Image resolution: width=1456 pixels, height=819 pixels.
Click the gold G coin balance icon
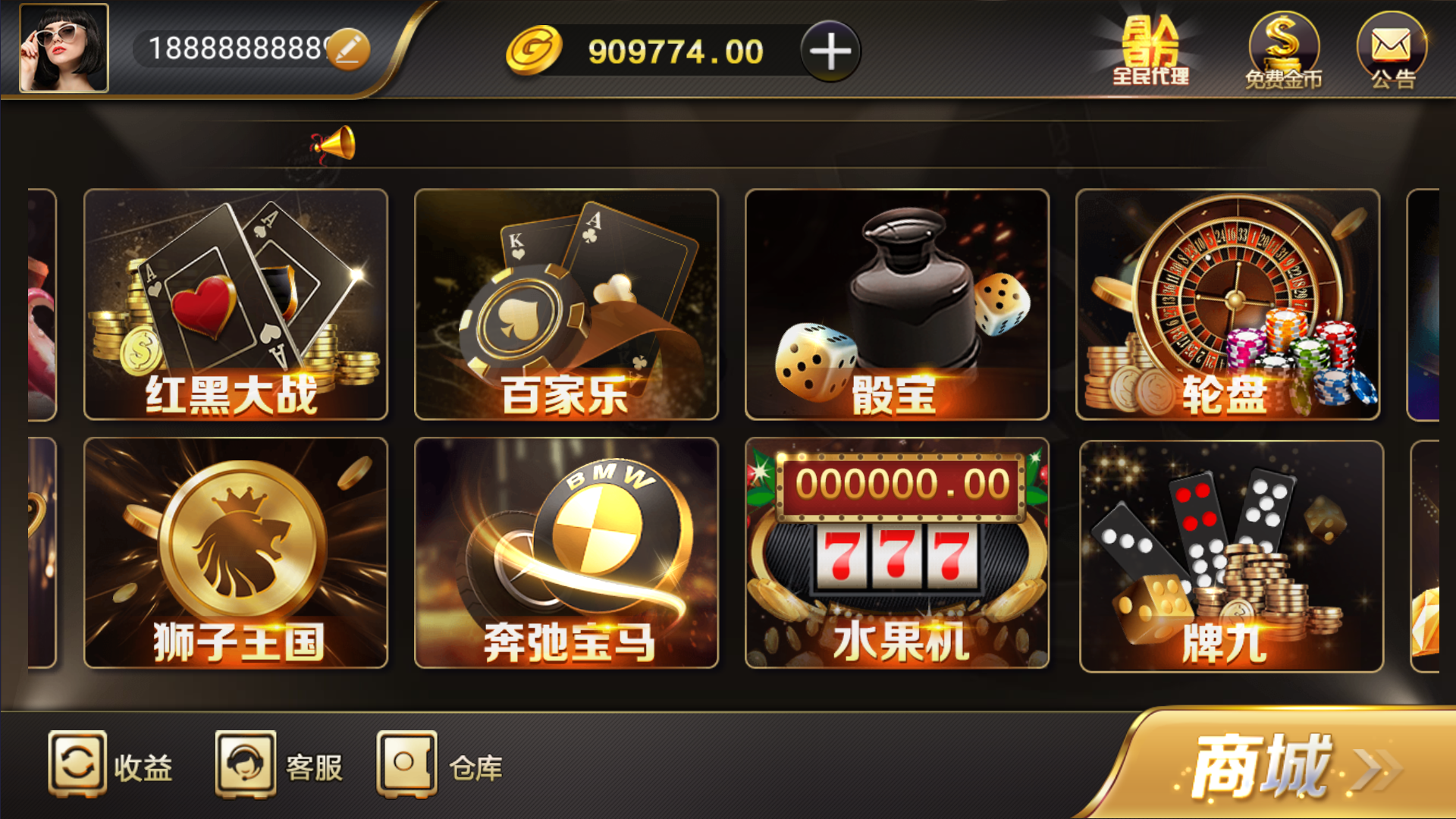click(533, 51)
